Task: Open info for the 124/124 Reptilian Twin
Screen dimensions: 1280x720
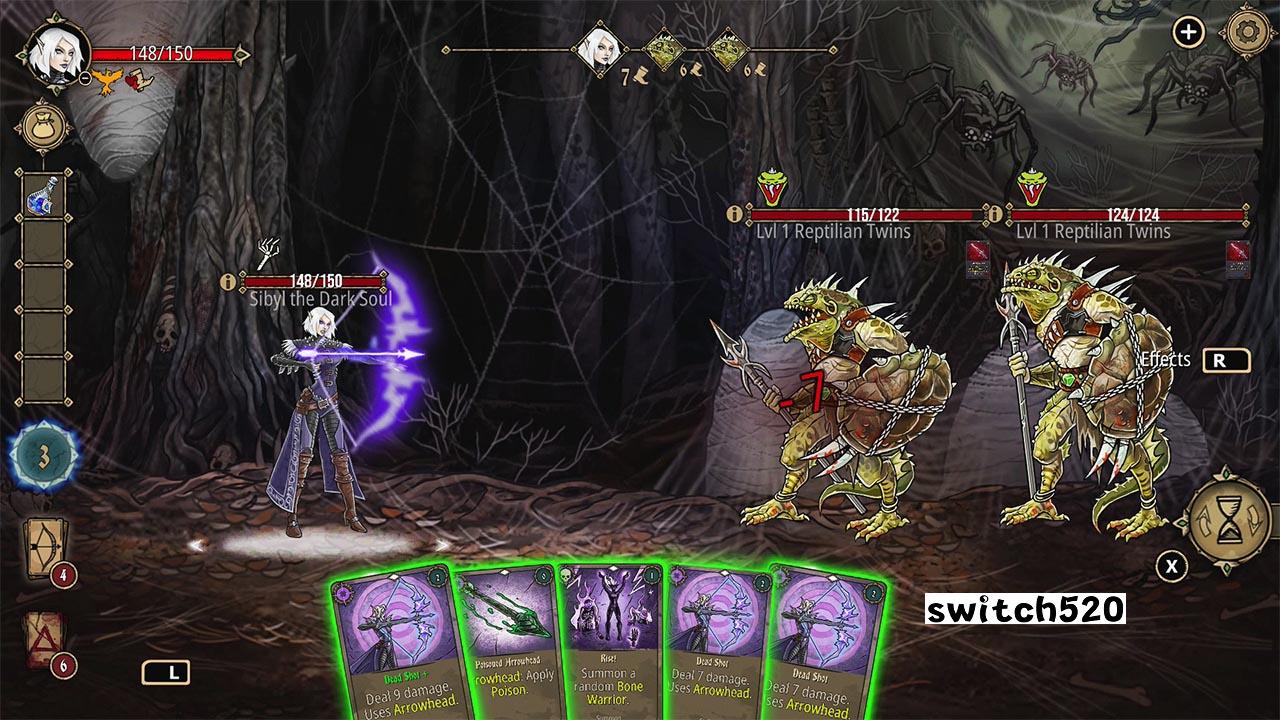Action: click(995, 214)
